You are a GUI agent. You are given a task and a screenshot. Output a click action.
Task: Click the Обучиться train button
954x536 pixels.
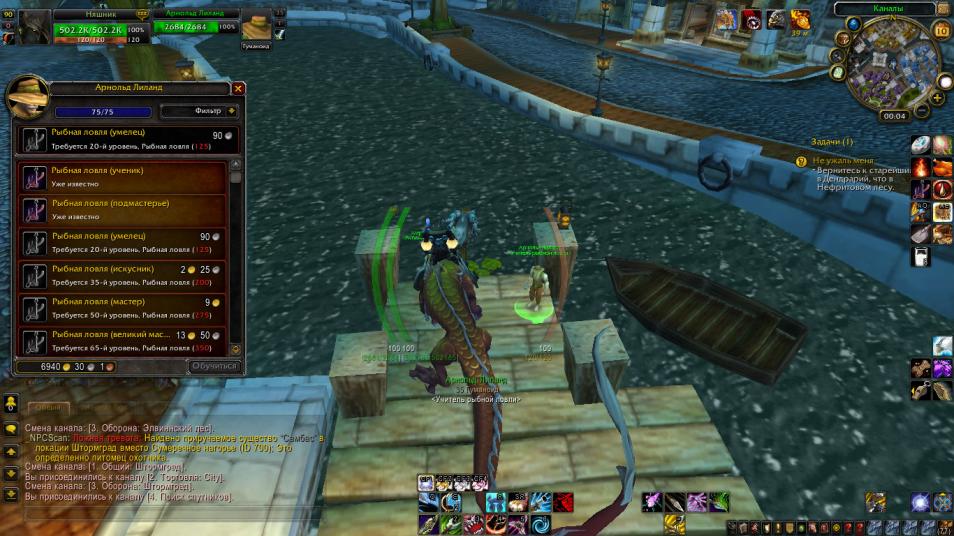pos(215,367)
